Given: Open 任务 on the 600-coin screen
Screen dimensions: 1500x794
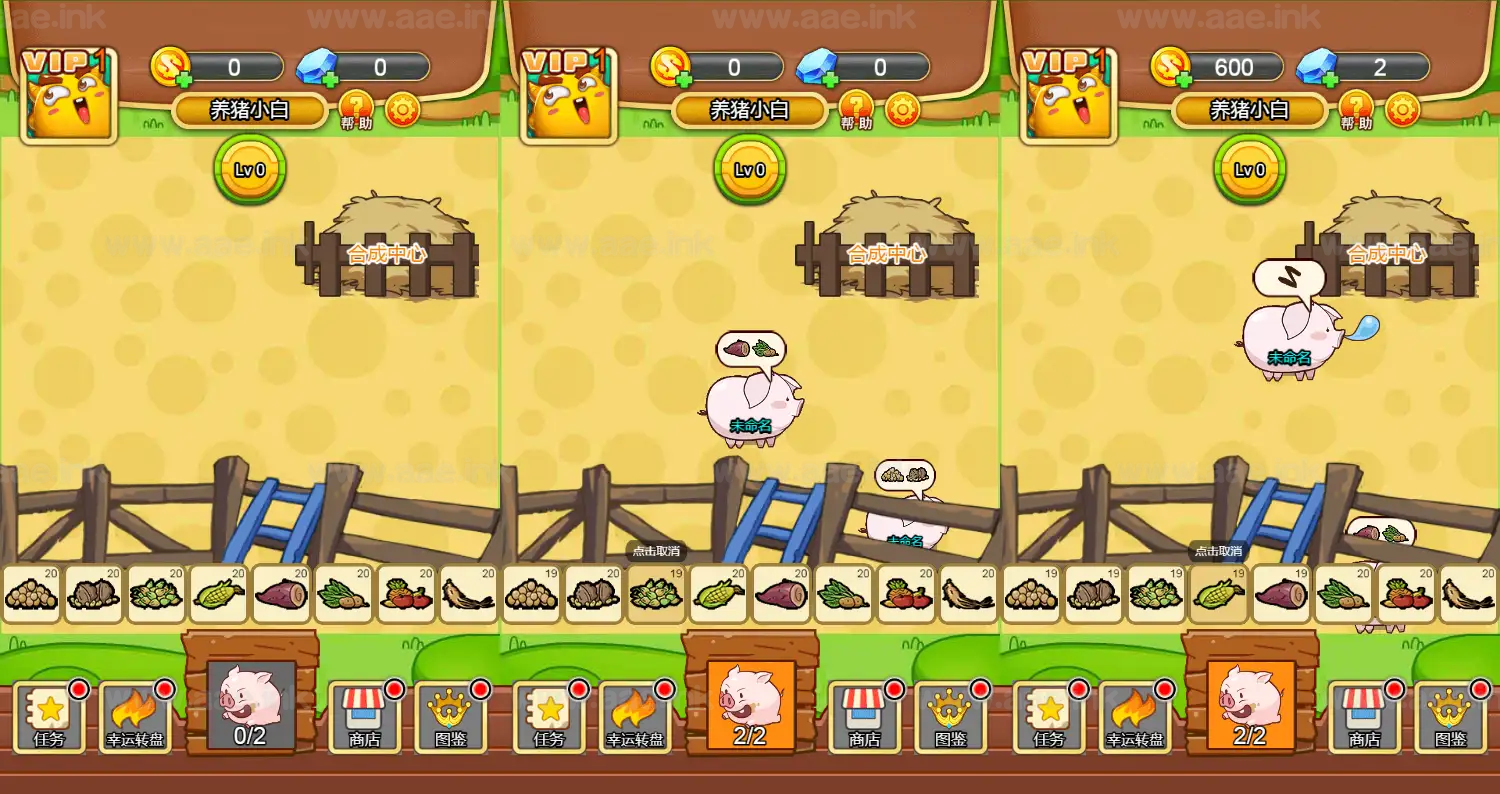Looking at the screenshot, I should point(1049,716).
